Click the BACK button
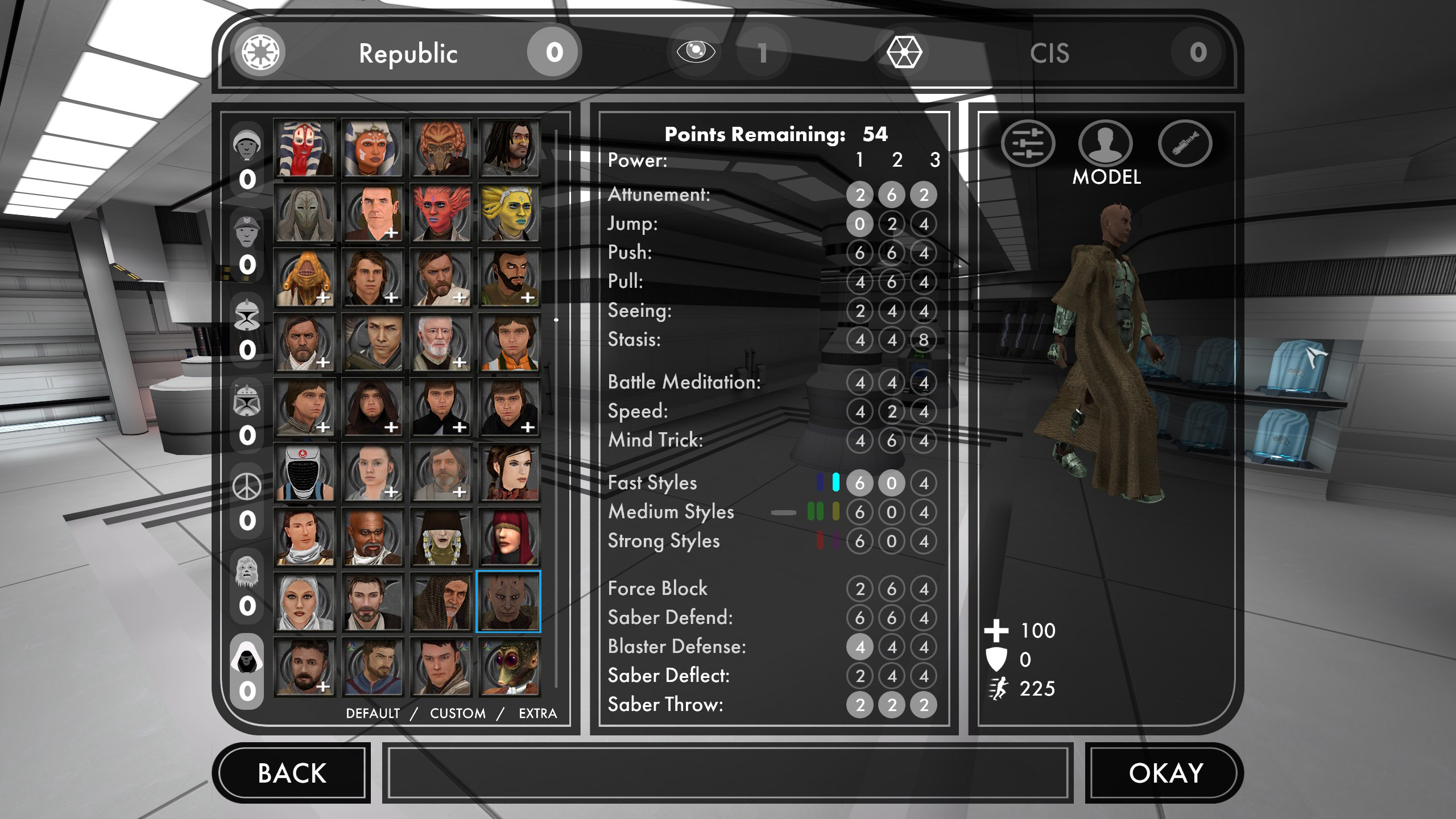Screen dimensions: 1456x819 pyautogui.click(x=292, y=773)
